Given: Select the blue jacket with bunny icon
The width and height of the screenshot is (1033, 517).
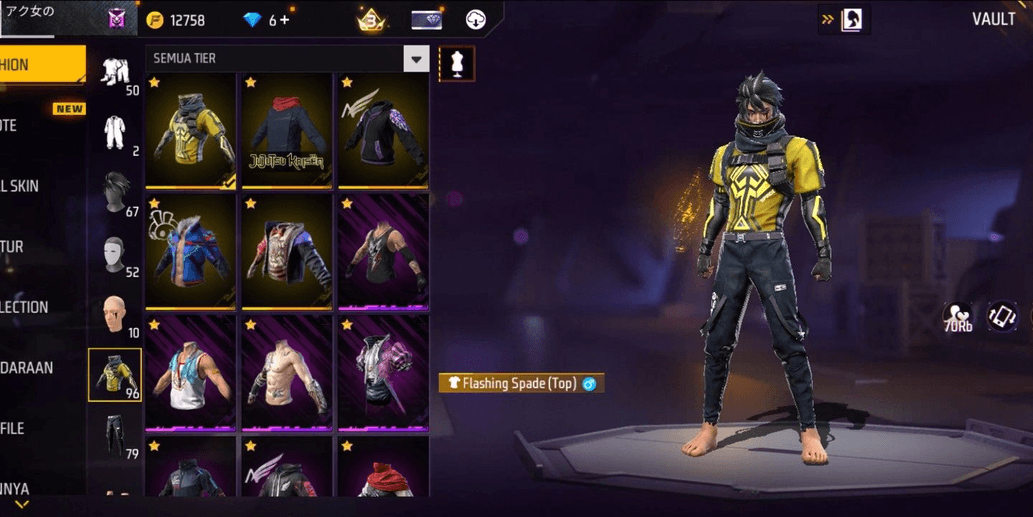Looking at the screenshot, I should click(192, 251).
